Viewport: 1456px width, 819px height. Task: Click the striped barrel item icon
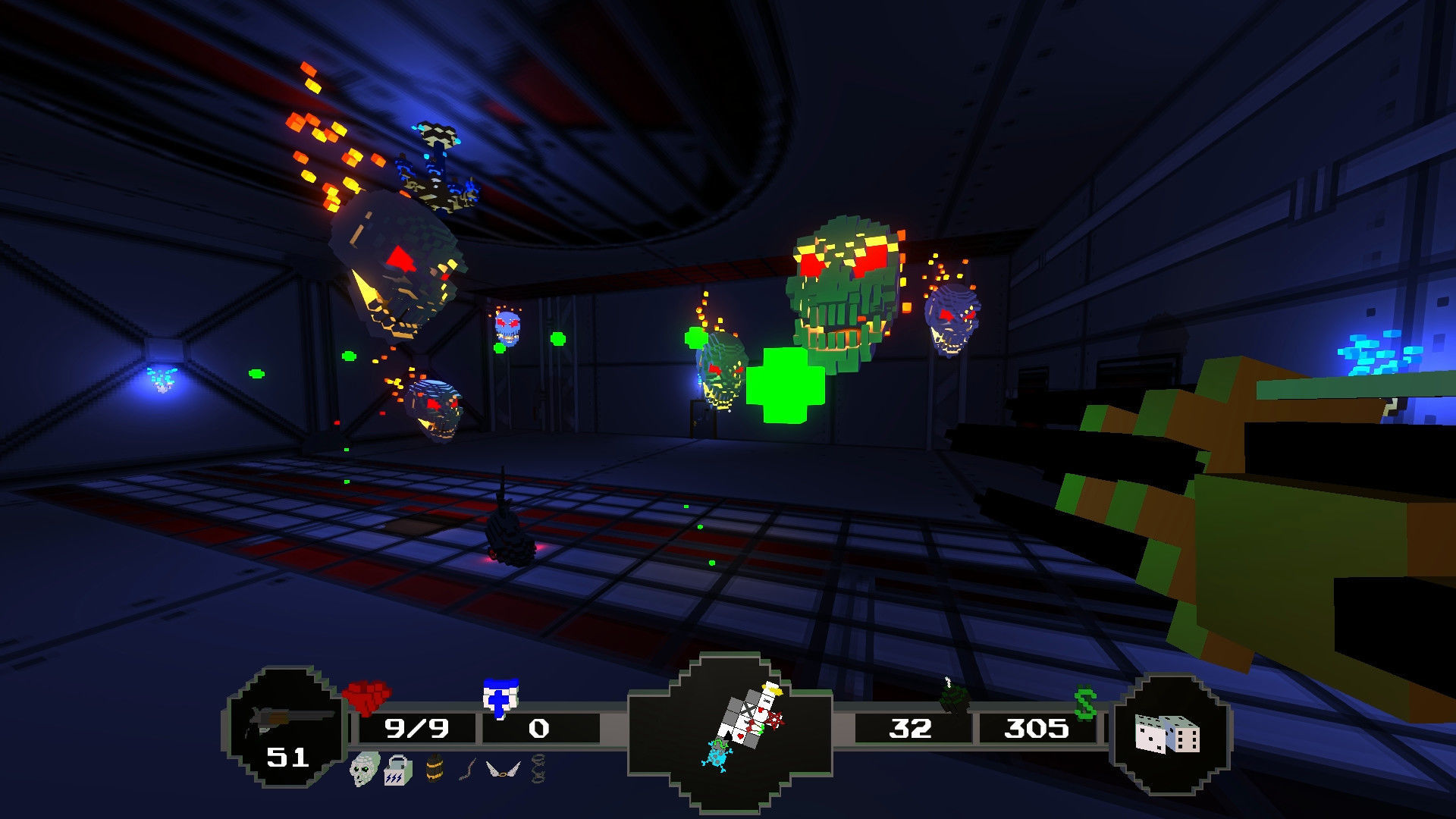[x=435, y=768]
